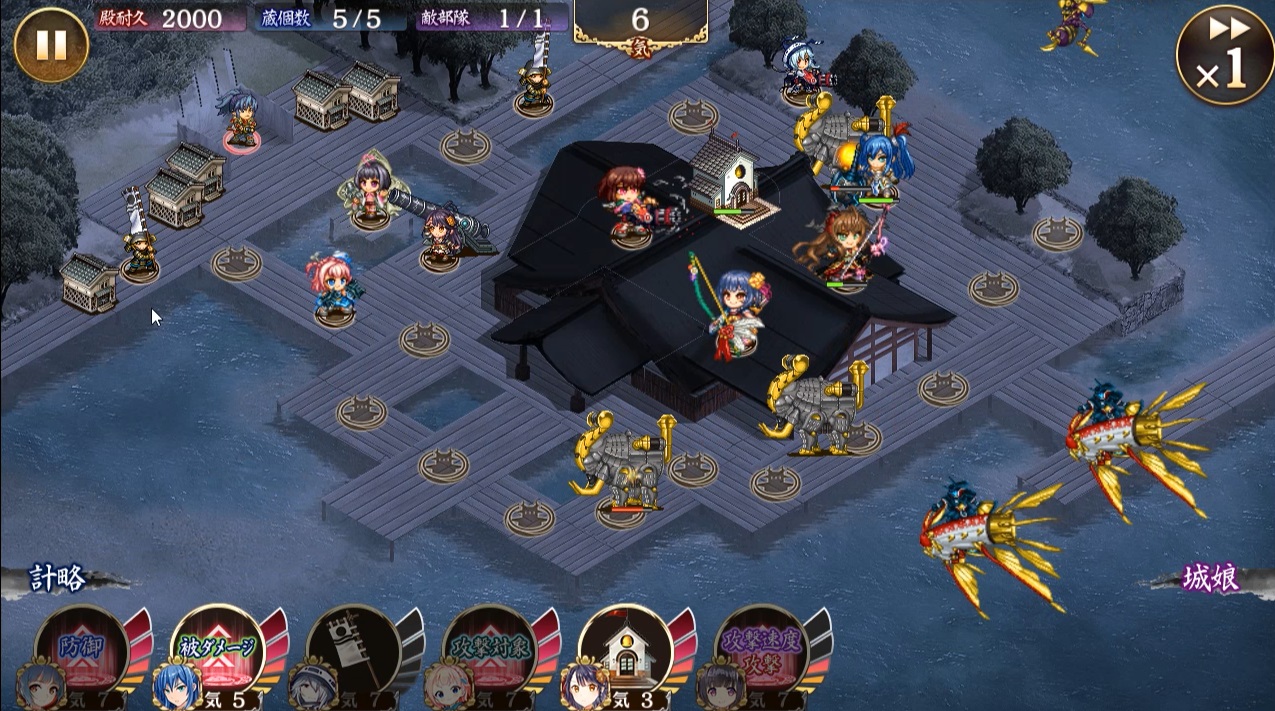Pause the battle

[51, 45]
